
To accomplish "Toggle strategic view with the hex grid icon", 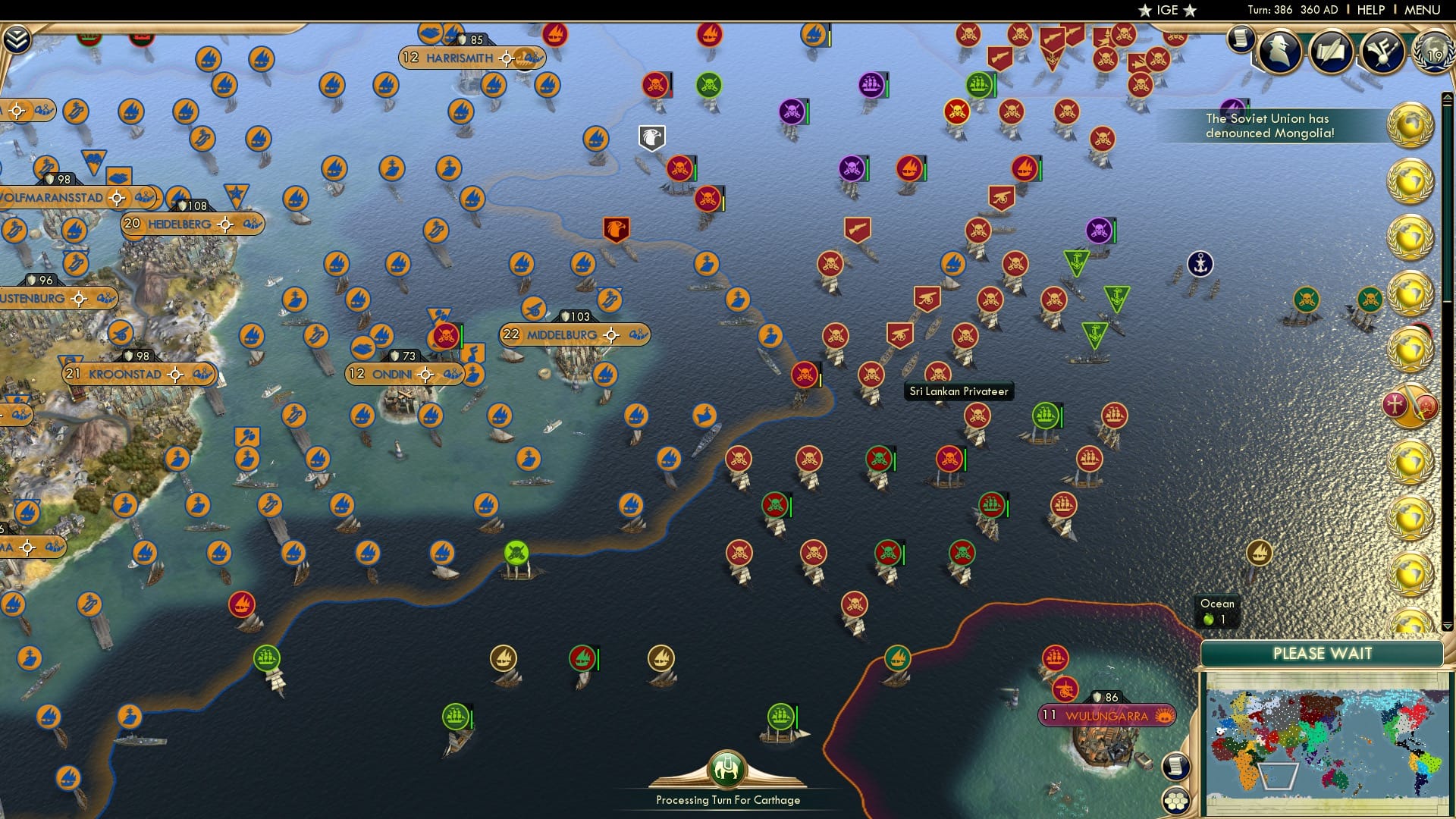I will [x=1175, y=800].
